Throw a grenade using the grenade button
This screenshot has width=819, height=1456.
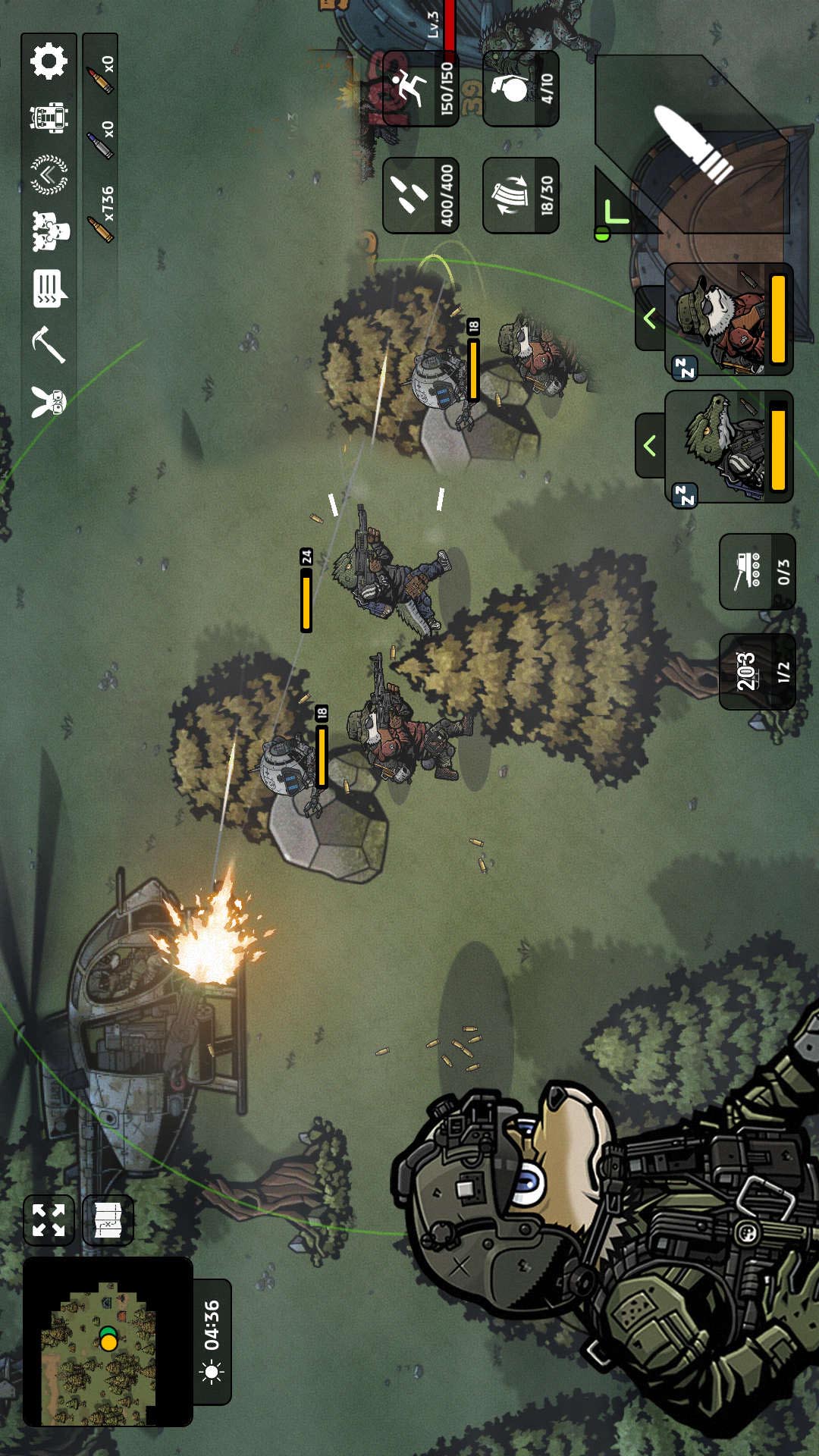(521, 89)
